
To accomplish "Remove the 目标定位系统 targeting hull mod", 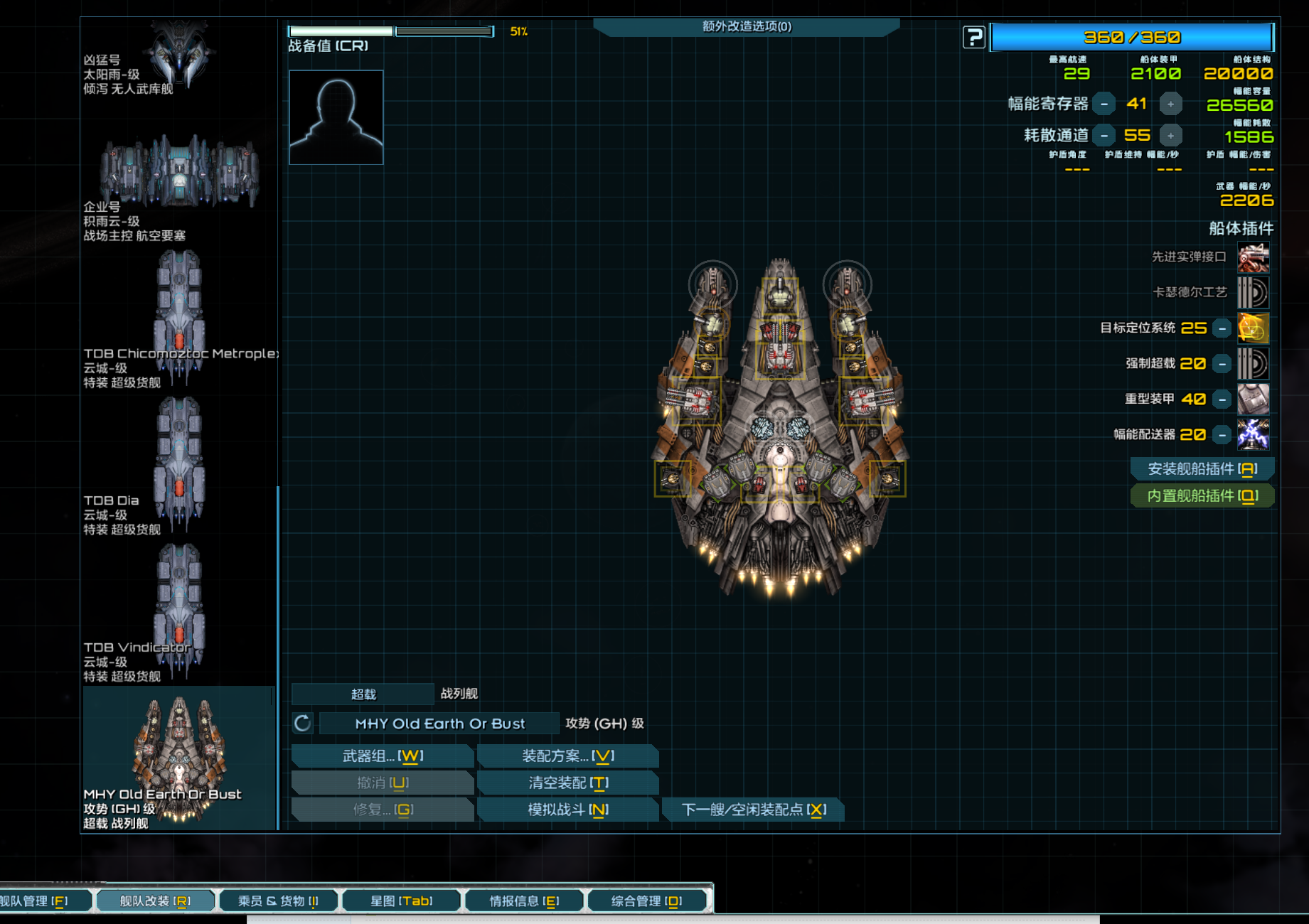I will (x=1222, y=328).
